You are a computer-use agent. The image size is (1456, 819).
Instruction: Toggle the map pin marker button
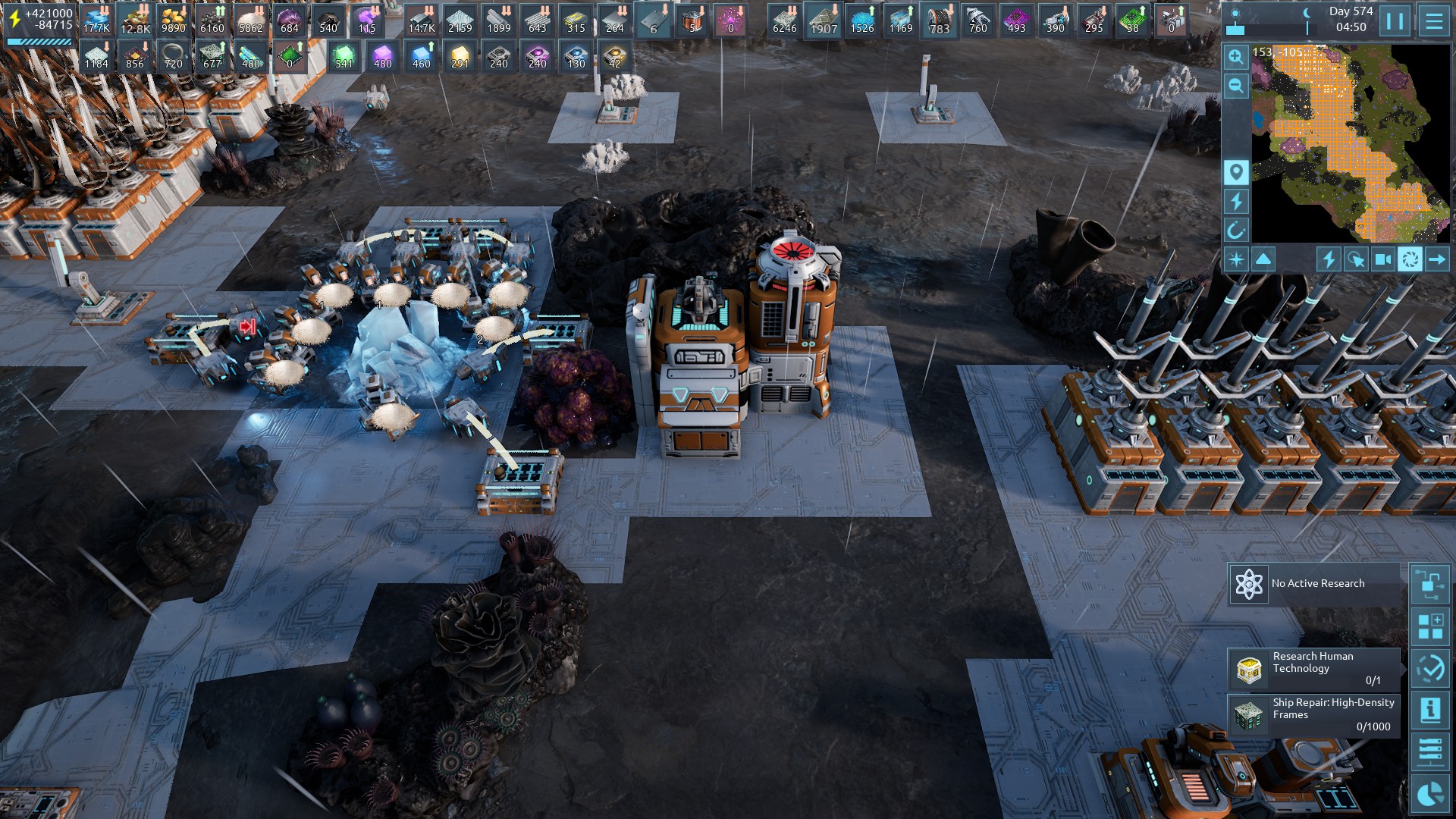[x=1236, y=172]
